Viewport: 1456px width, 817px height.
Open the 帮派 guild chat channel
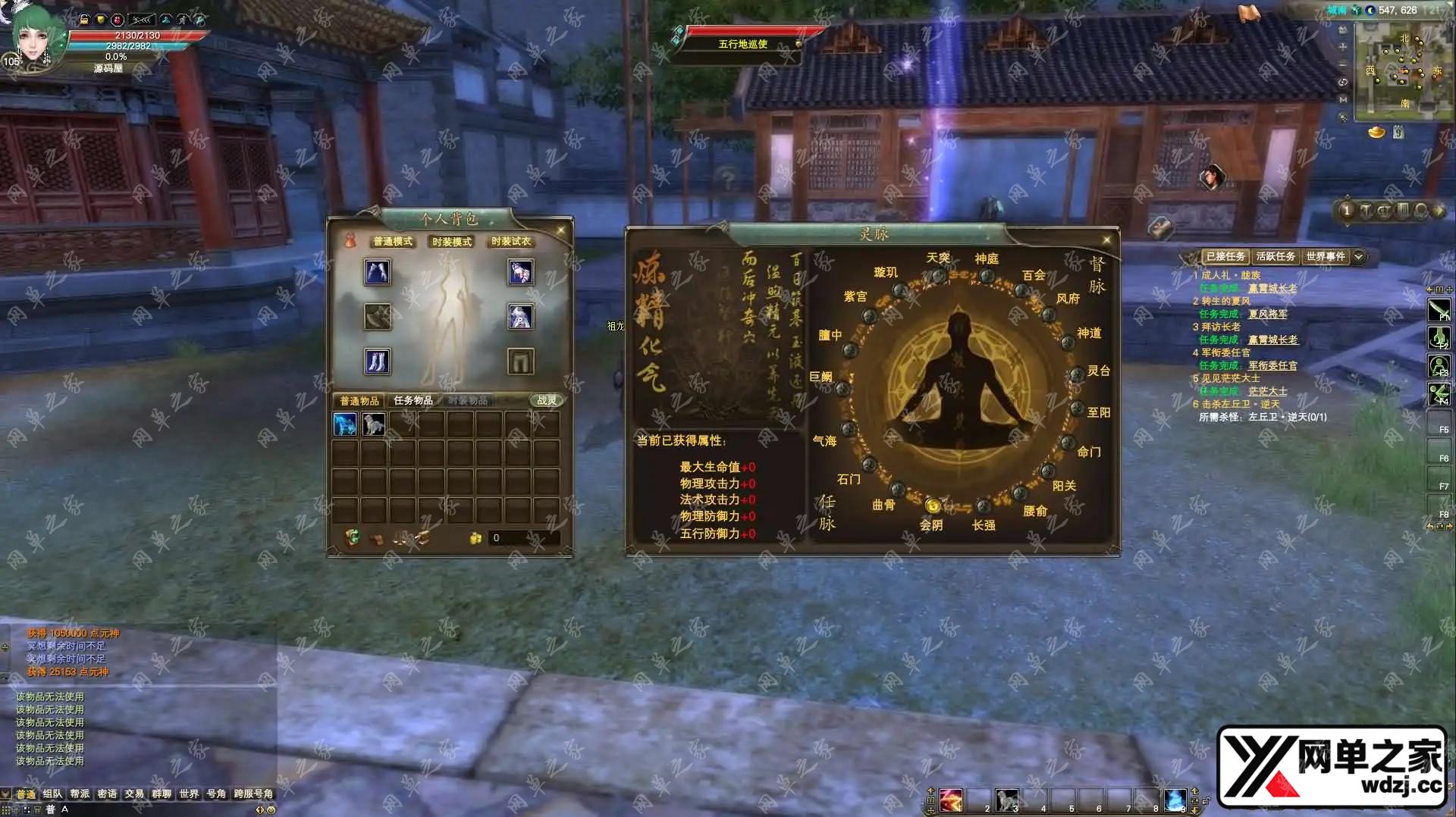coord(80,794)
